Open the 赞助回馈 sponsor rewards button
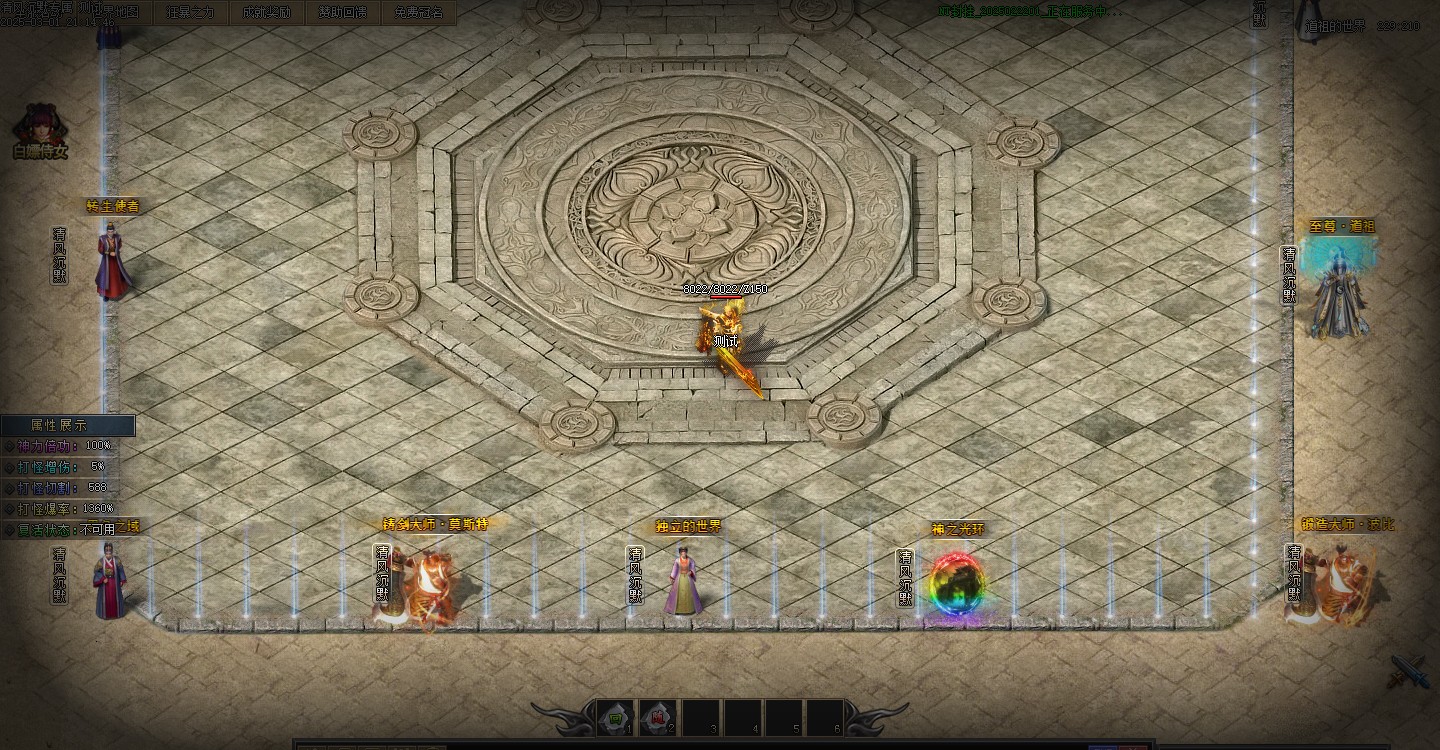1440x750 pixels. 343,13
